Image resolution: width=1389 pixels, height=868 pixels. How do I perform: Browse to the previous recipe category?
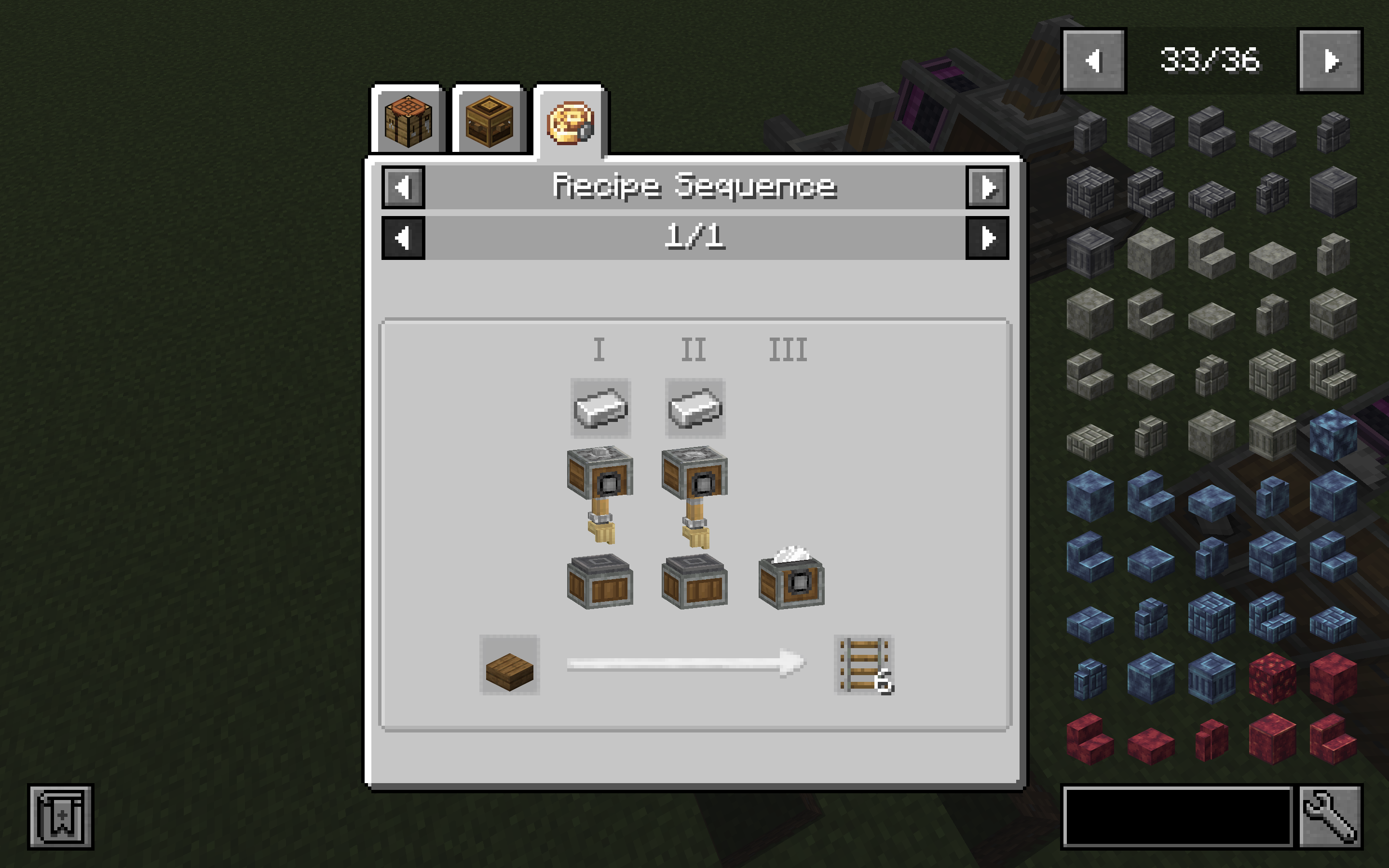click(402, 187)
